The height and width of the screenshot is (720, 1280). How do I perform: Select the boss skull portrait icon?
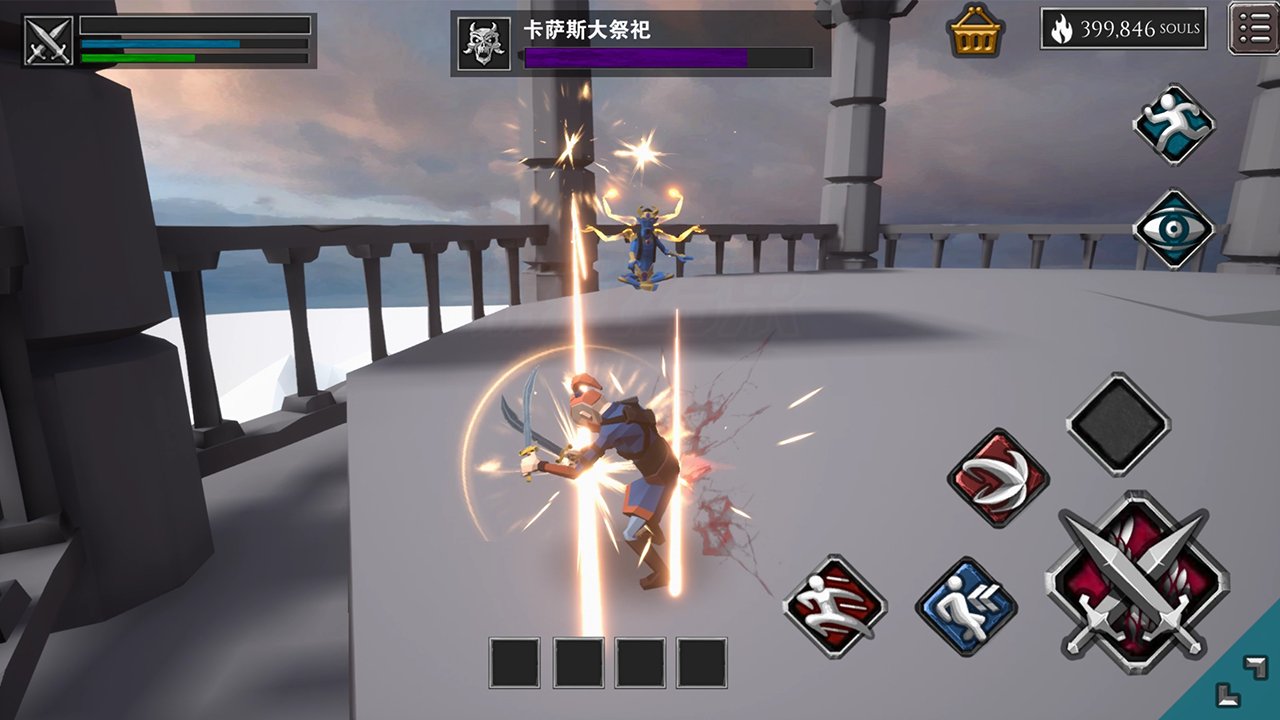pos(484,44)
